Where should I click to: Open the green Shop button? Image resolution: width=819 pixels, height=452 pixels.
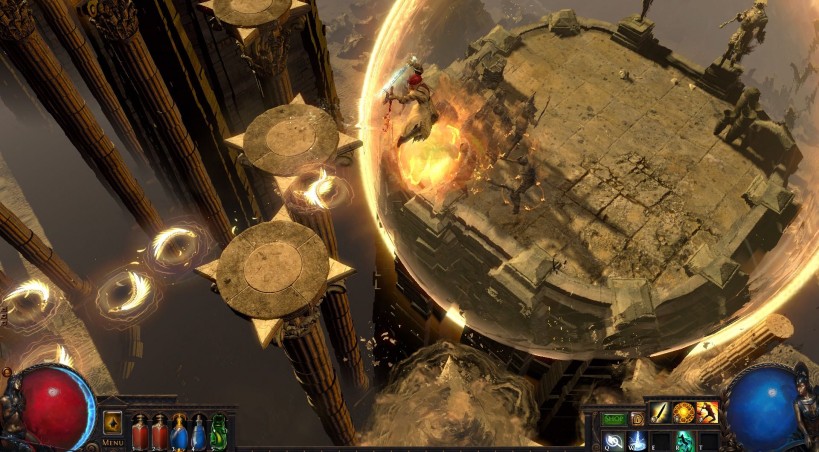click(613, 418)
